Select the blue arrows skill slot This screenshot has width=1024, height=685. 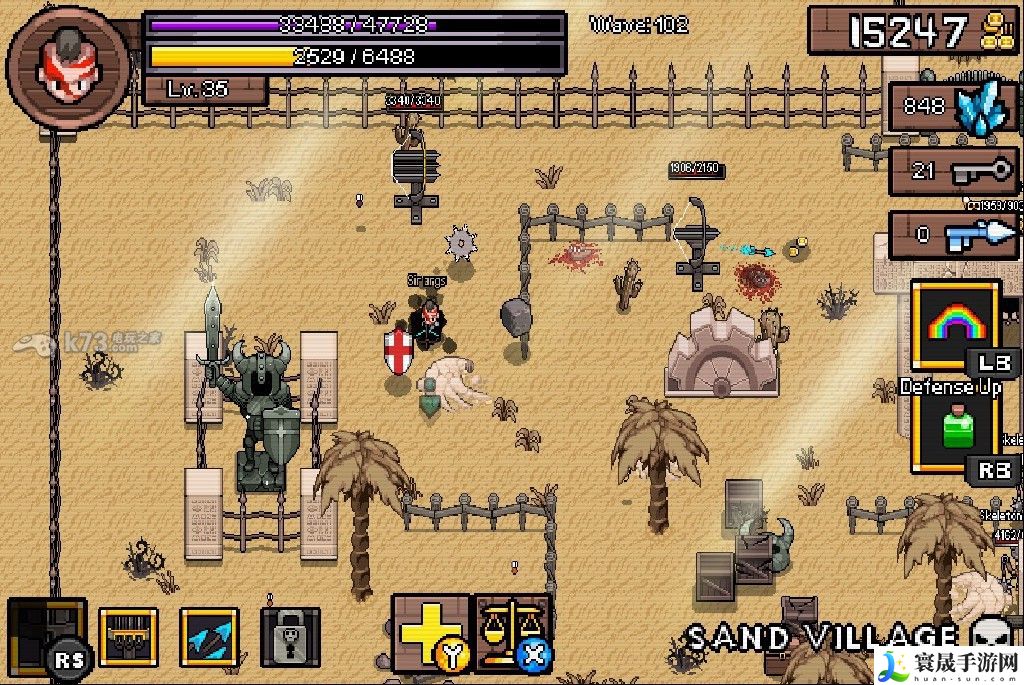coord(209,637)
